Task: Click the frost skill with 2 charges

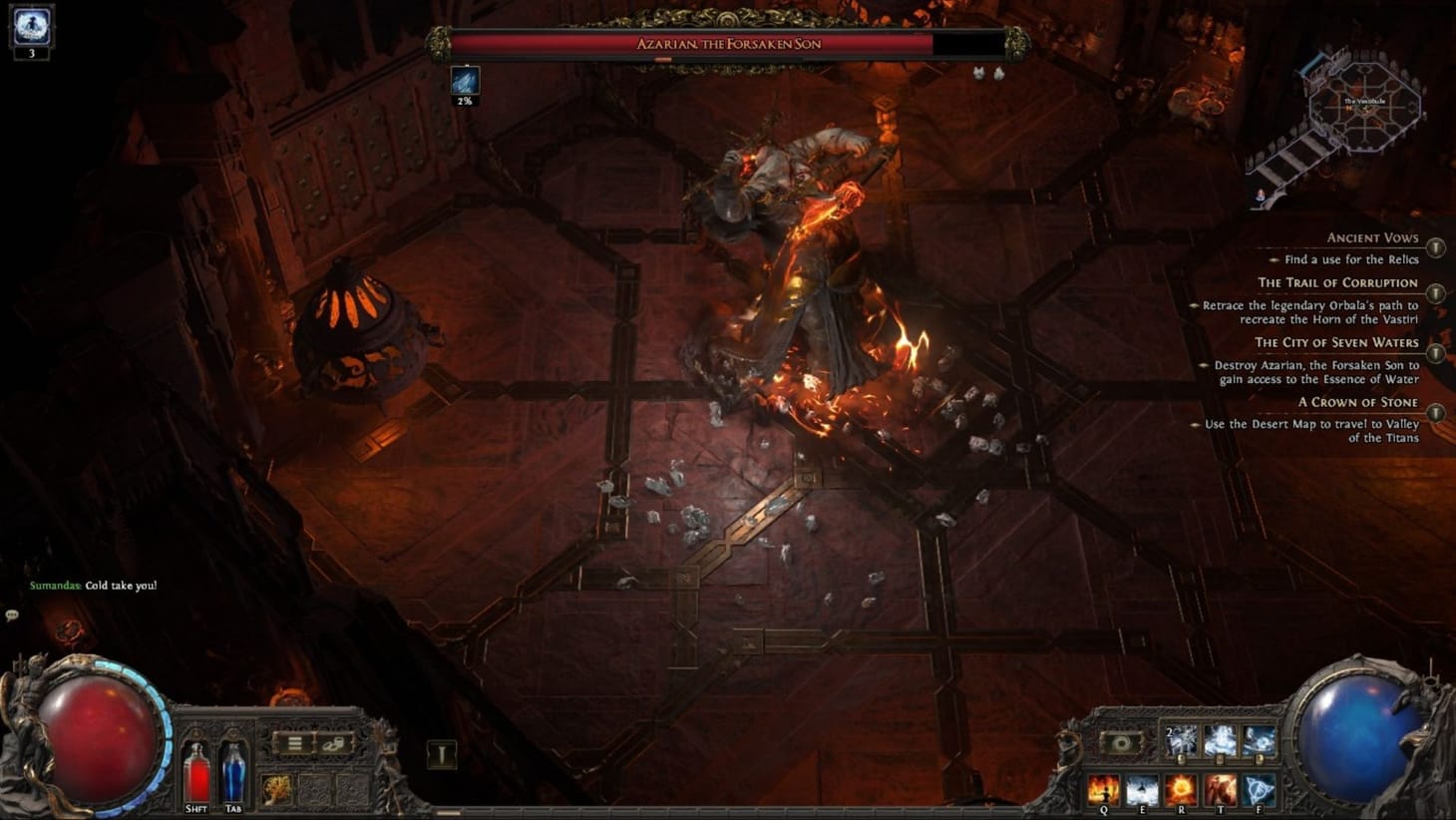Action: coord(1180,739)
